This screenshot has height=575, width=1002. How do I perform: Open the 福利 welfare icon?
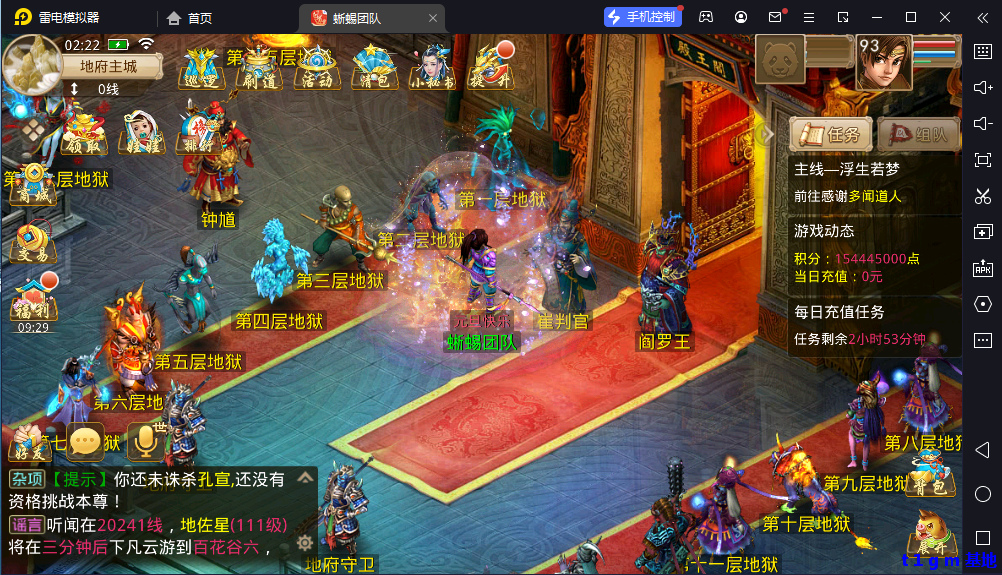[x=33, y=297]
